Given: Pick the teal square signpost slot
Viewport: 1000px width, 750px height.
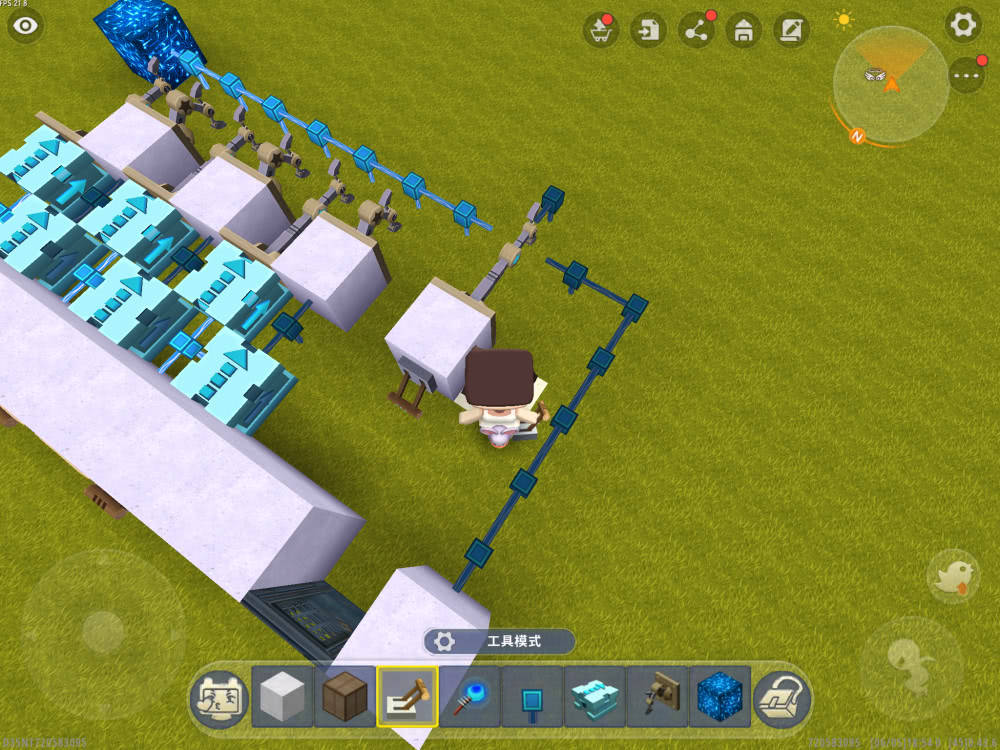Looking at the screenshot, I should coord(532,696).
